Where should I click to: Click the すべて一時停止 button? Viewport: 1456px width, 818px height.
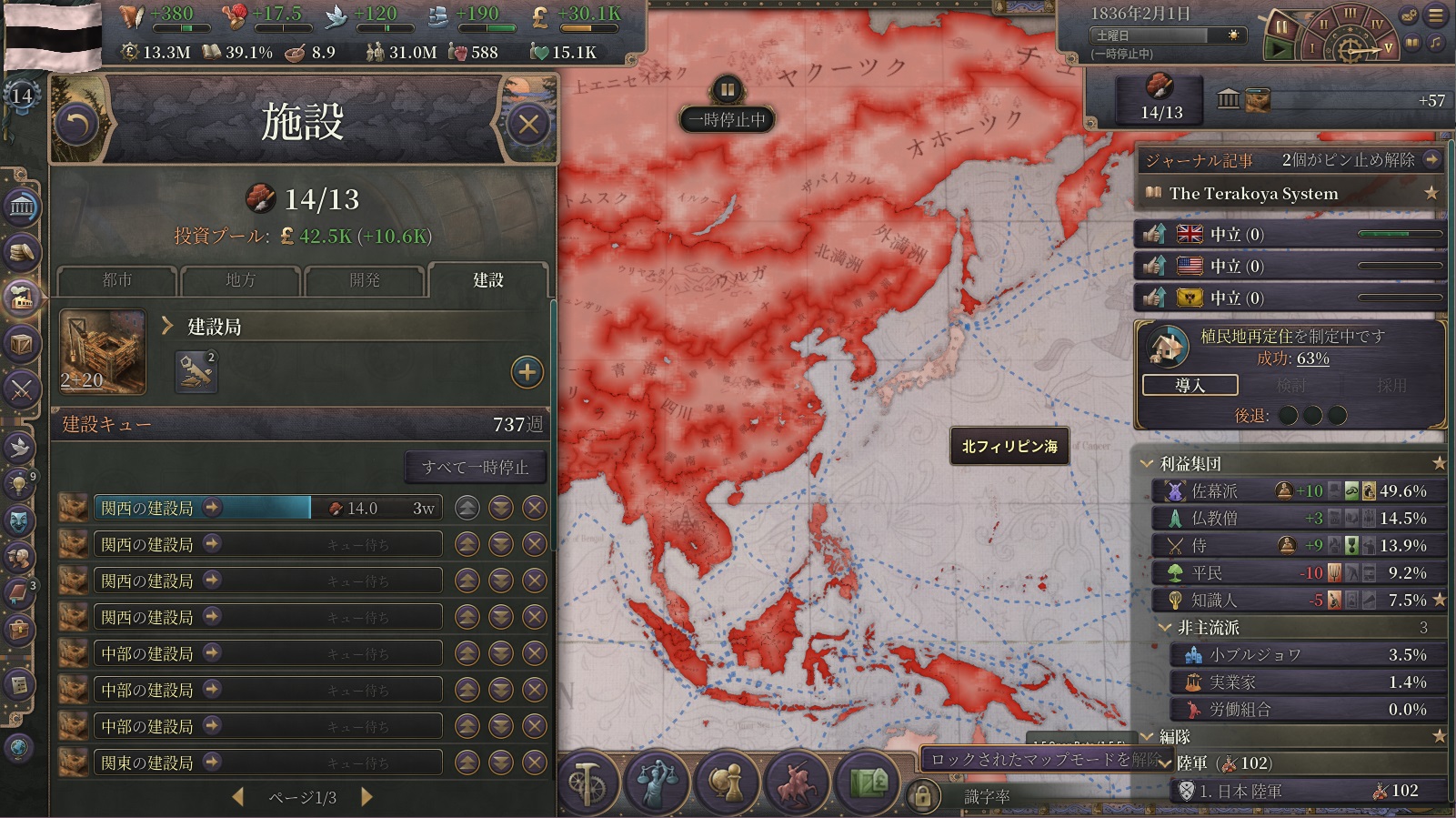475,467
